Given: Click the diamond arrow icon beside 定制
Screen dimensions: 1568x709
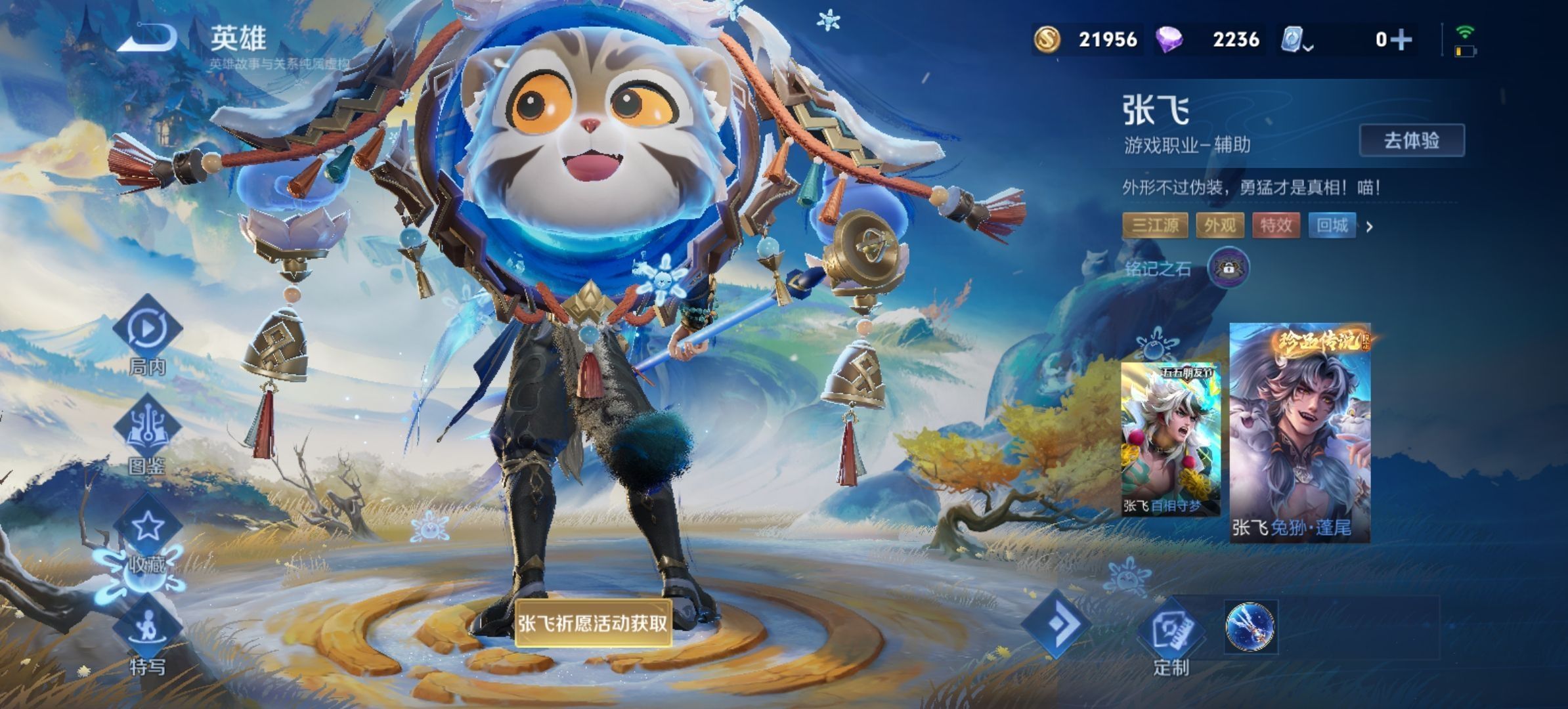Looking at the screenshot, I should [1058, 624].
